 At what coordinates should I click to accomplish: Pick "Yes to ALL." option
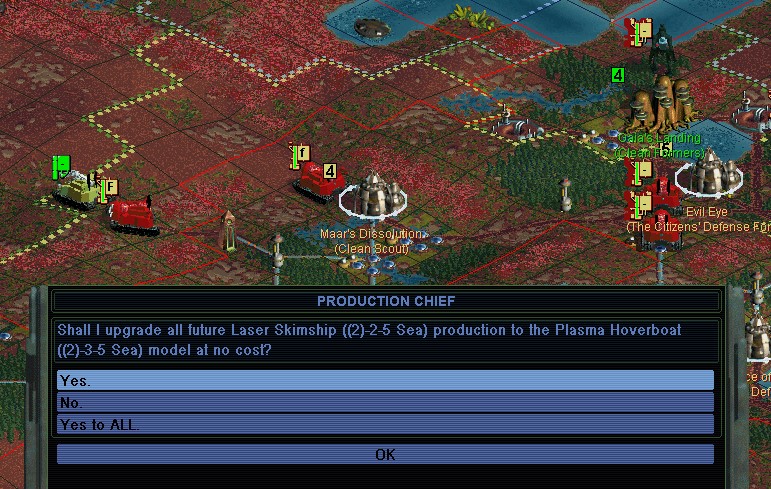[x=385, y=425]
